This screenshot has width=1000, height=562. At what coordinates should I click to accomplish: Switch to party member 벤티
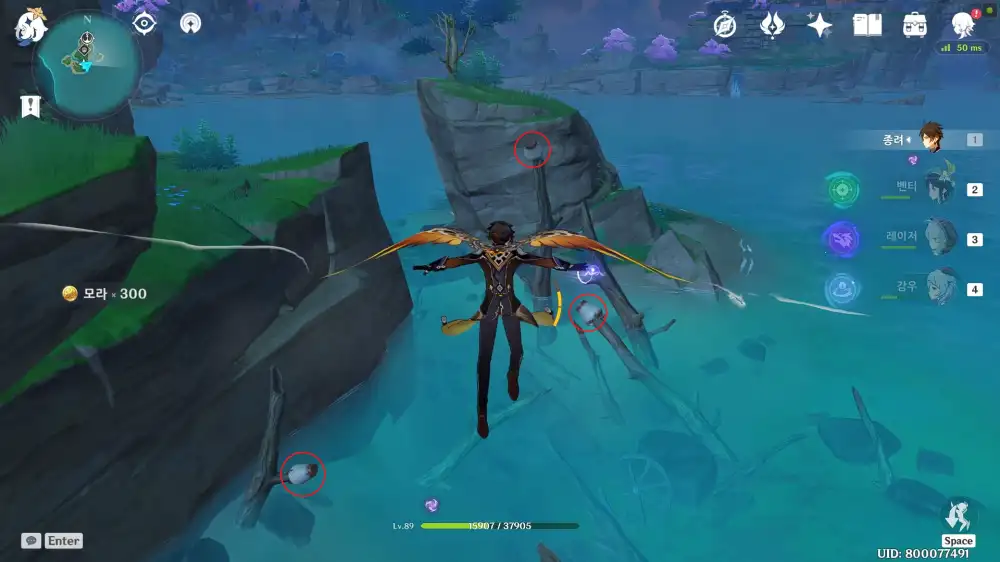[x=939, y=188]
